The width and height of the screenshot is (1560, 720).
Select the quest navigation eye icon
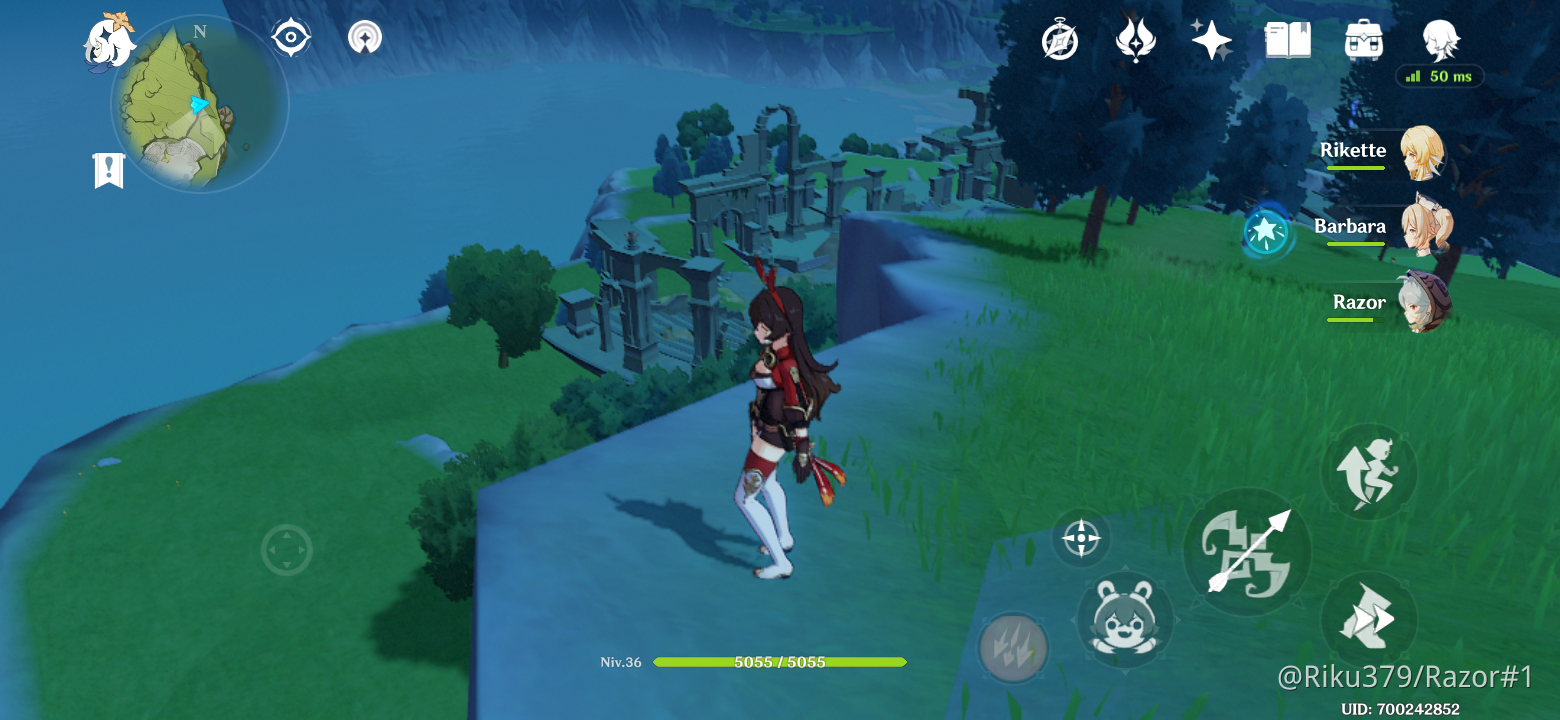[290, 37]
